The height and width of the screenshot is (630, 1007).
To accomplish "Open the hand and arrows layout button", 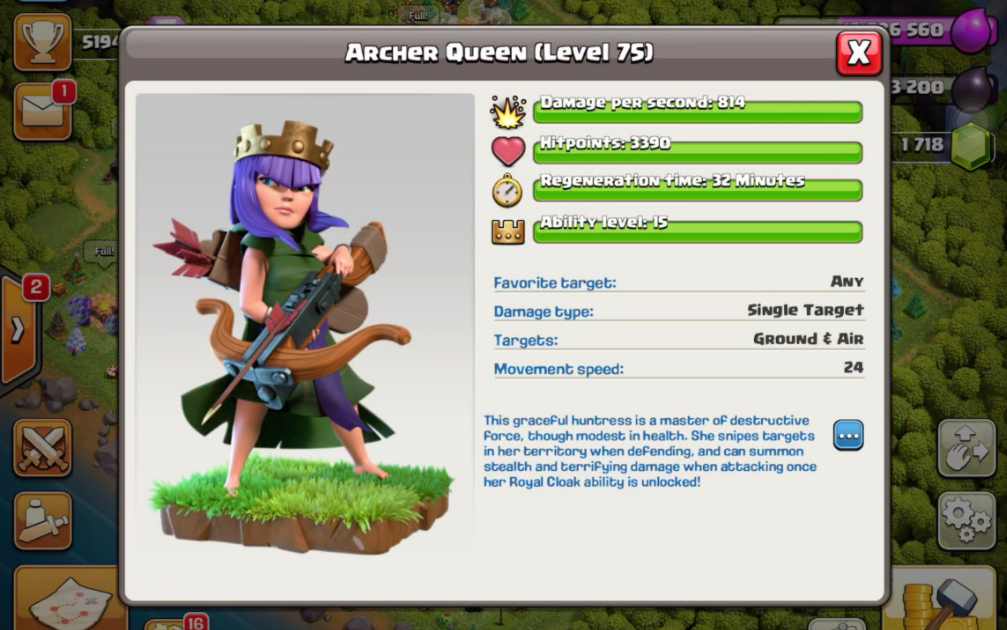I will (966, 449).
